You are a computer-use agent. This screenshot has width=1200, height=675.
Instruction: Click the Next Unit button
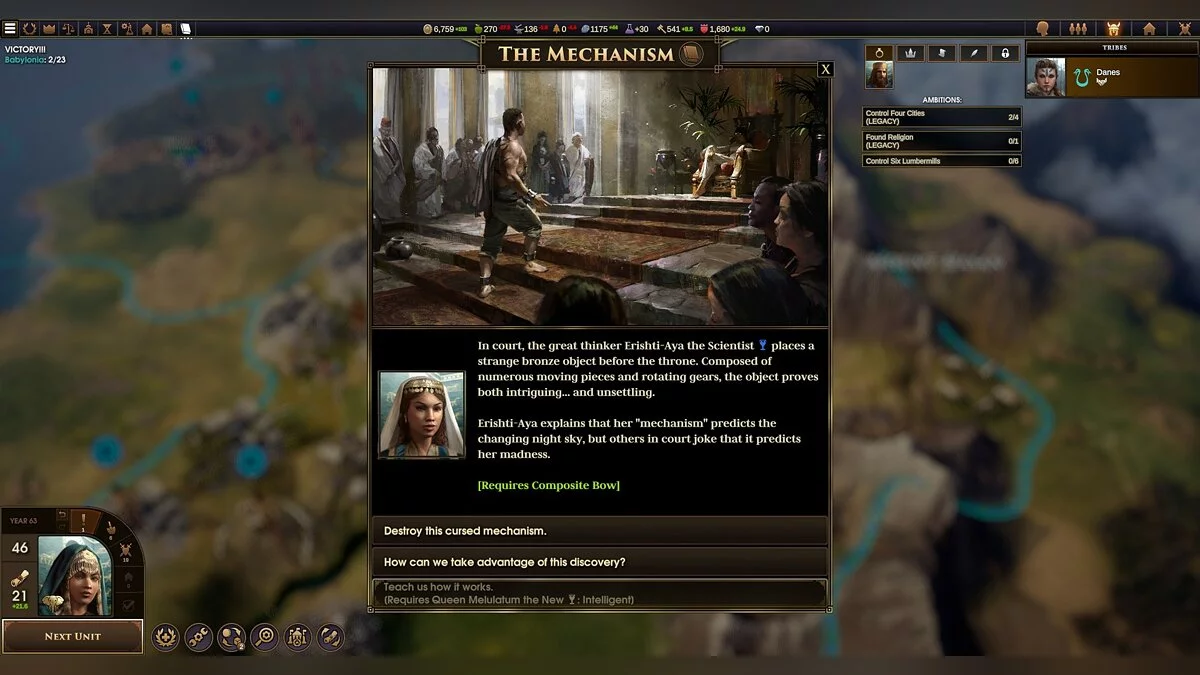pos(72,636)
